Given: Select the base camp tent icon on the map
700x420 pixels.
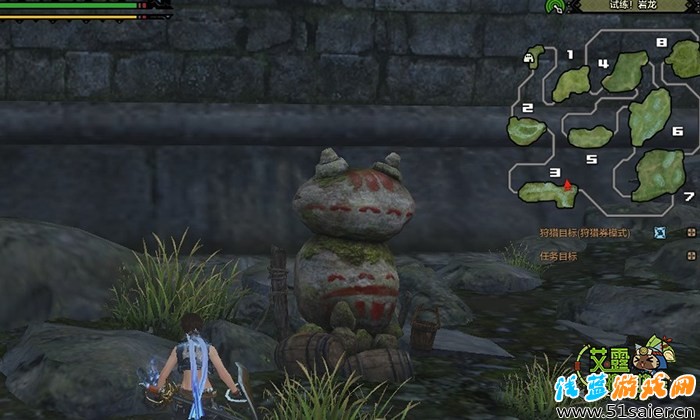Looking at the screenshot, I should pos(527,59).
